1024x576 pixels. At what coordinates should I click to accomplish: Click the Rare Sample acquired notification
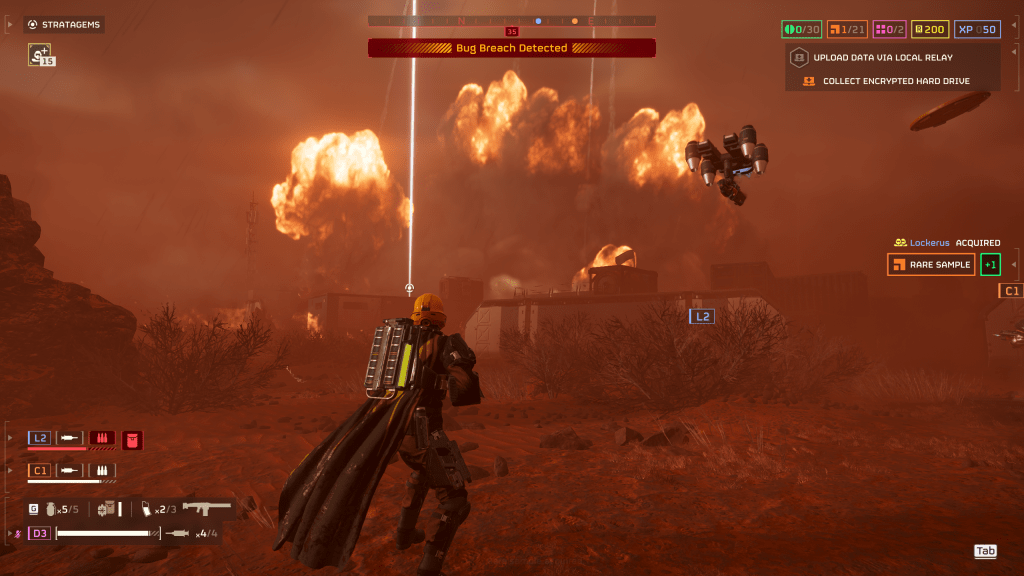(931, 264)
